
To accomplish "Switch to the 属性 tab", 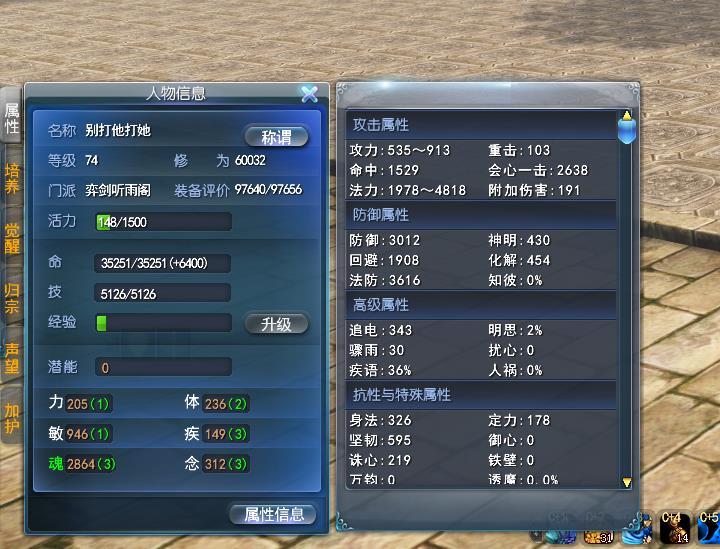I will tap(12, 117).
